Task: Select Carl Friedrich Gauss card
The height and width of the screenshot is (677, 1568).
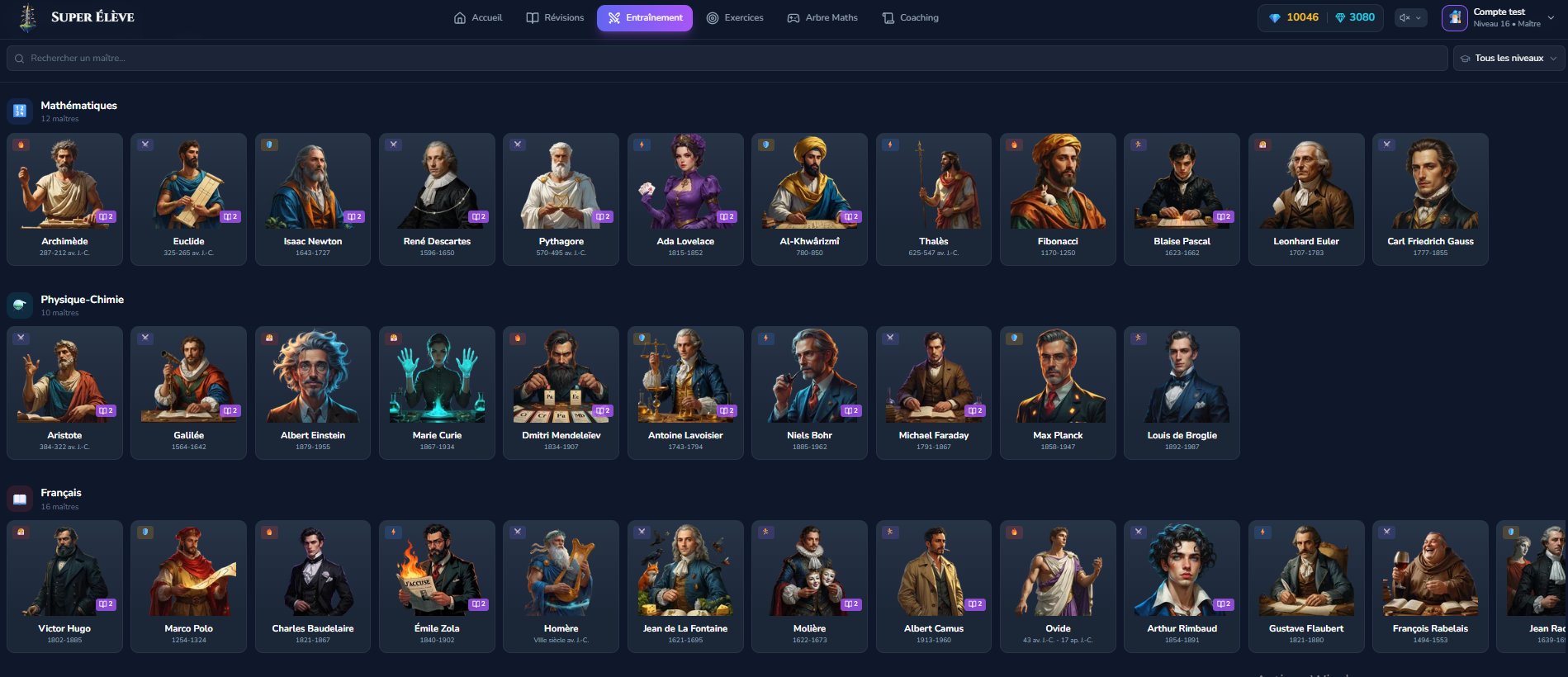Action: 1430,198
